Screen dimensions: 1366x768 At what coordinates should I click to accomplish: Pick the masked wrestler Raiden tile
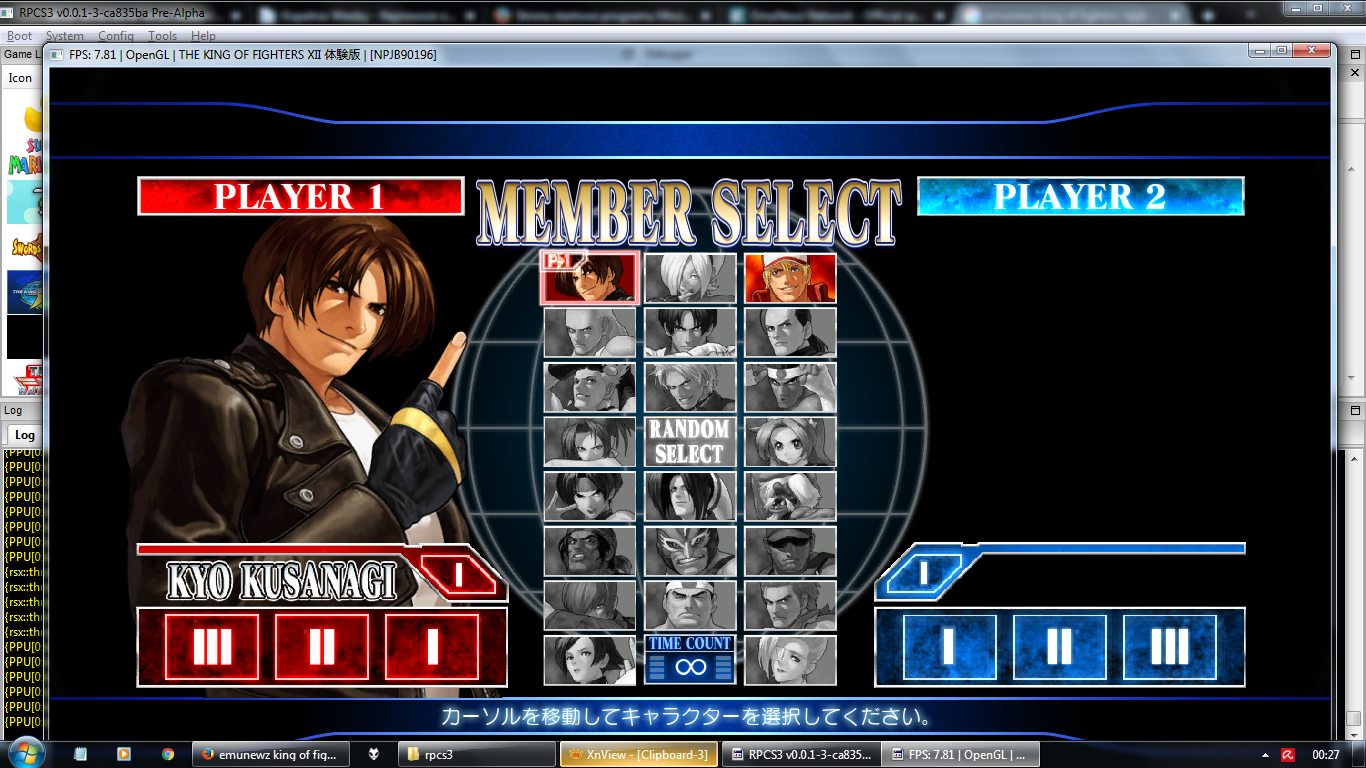[690, 550]
